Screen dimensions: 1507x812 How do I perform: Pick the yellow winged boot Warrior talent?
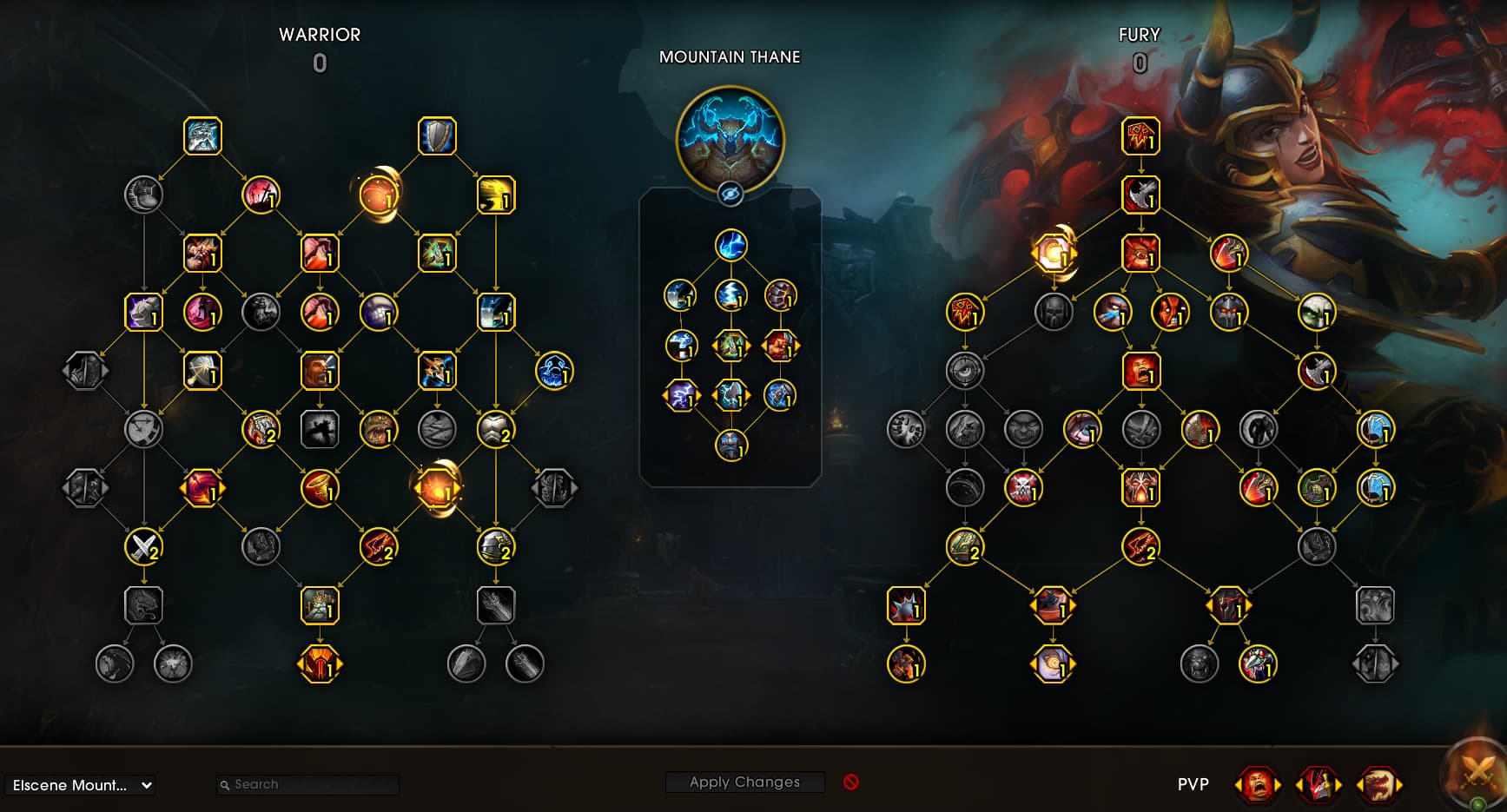[496, 195]
